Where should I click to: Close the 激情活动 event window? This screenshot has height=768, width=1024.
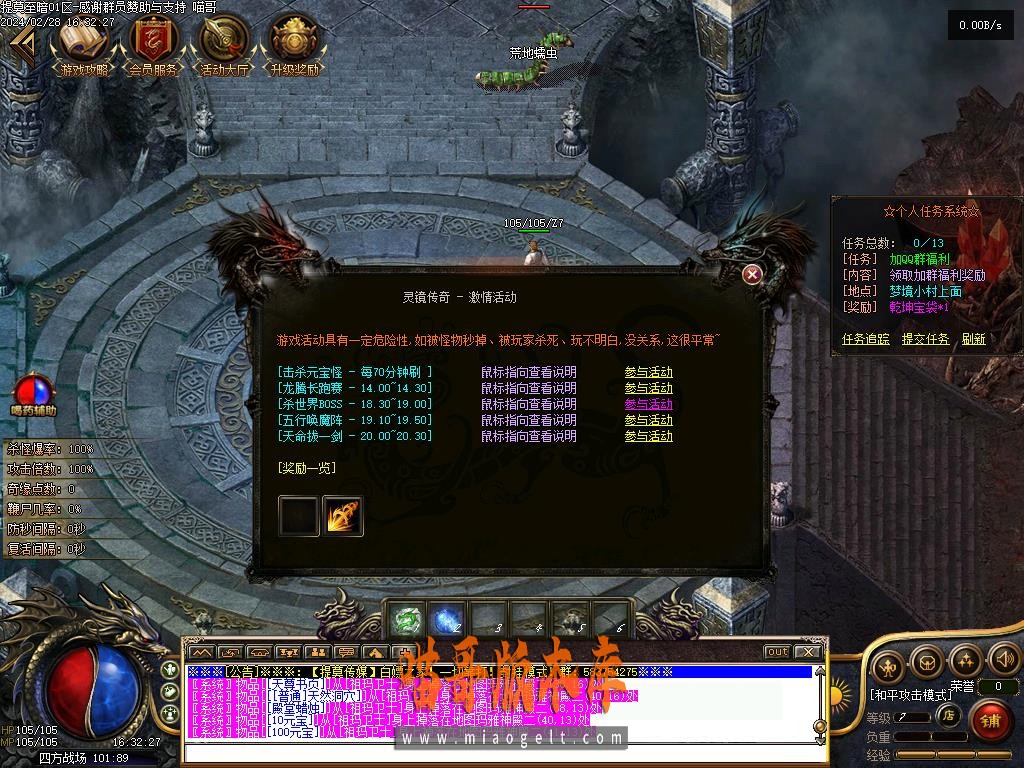coord(753,274)
